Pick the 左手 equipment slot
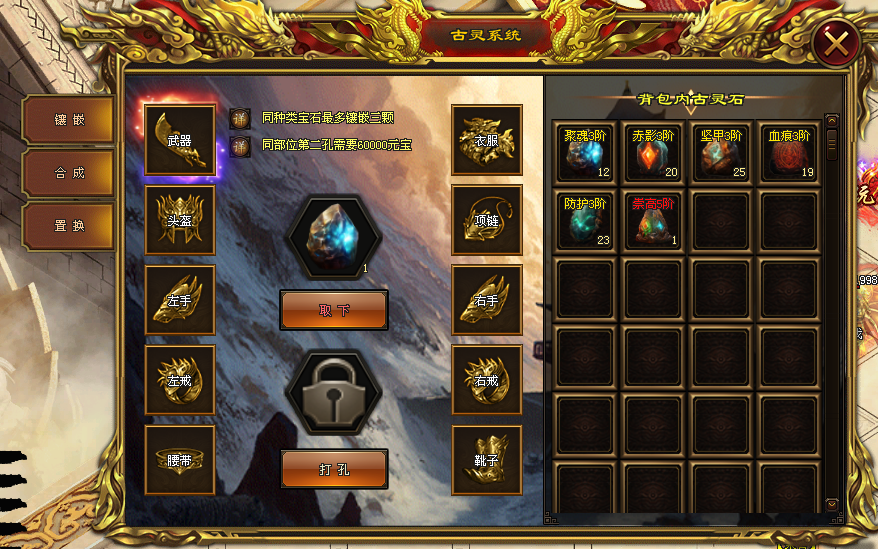Viewport: 878px width, 549px height. [x=180, y=299]
